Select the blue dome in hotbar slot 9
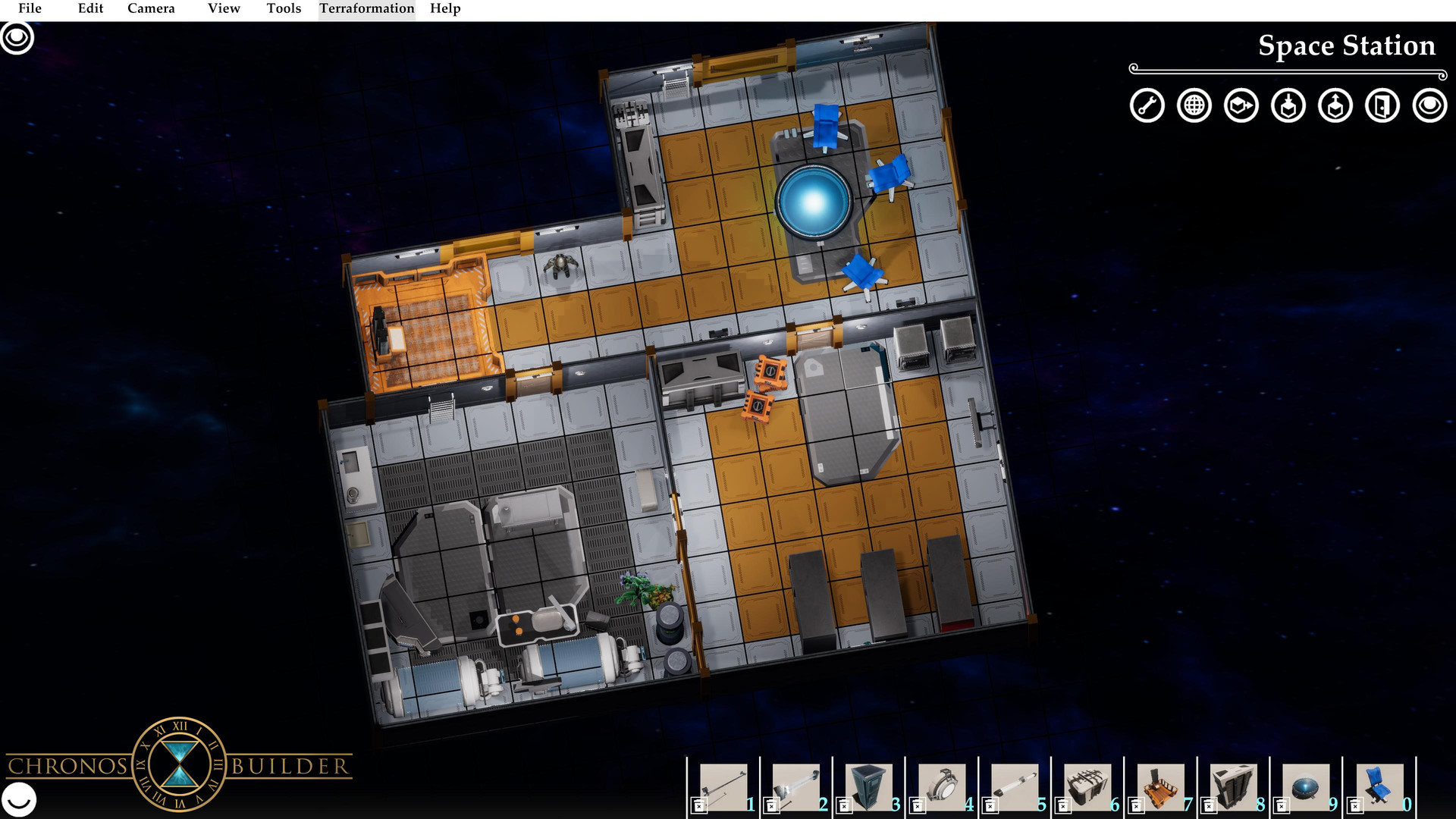The image size is (1456, 819). click(1306, 786)
